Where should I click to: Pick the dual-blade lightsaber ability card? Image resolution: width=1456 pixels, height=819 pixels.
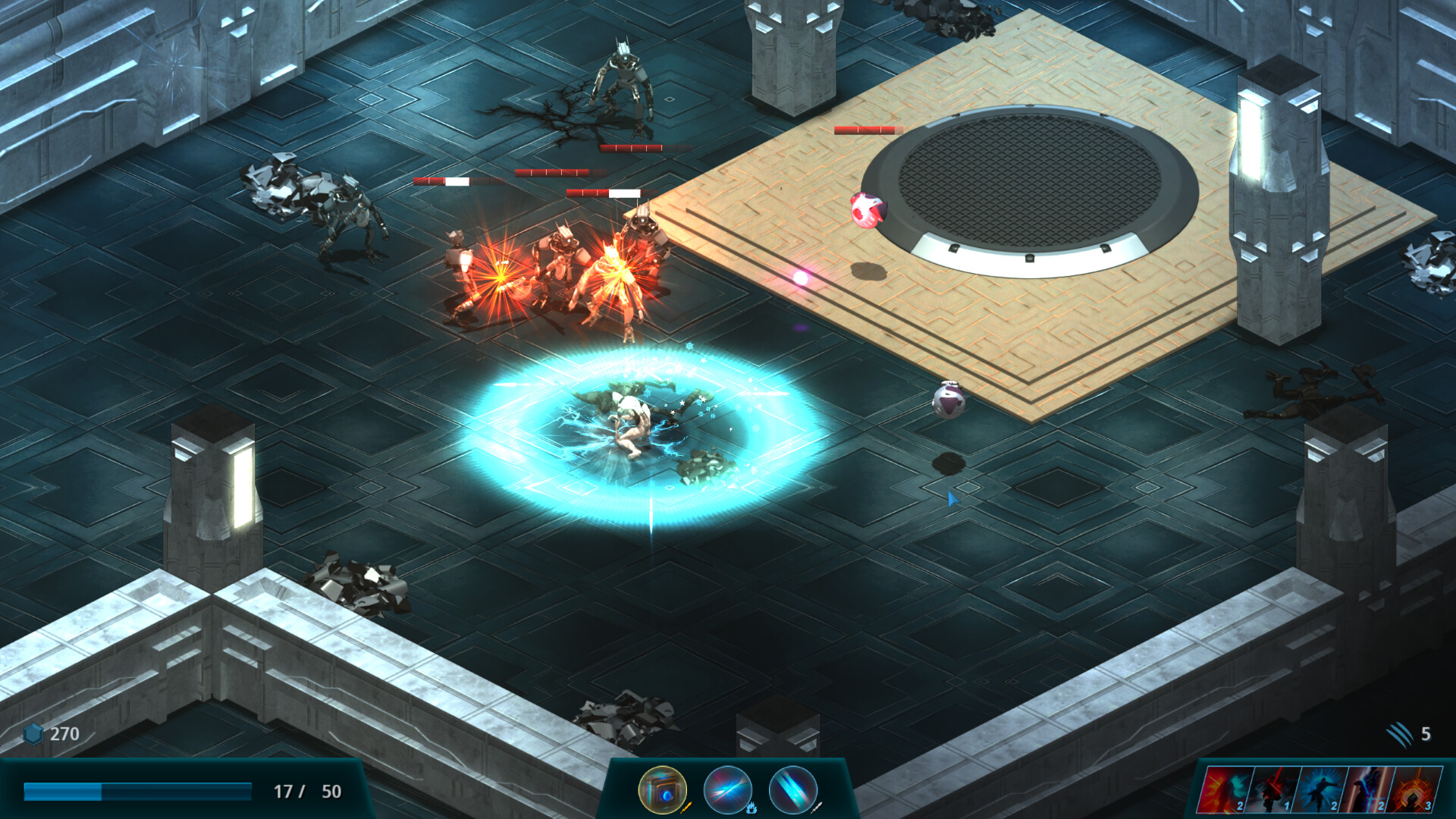1367,789
